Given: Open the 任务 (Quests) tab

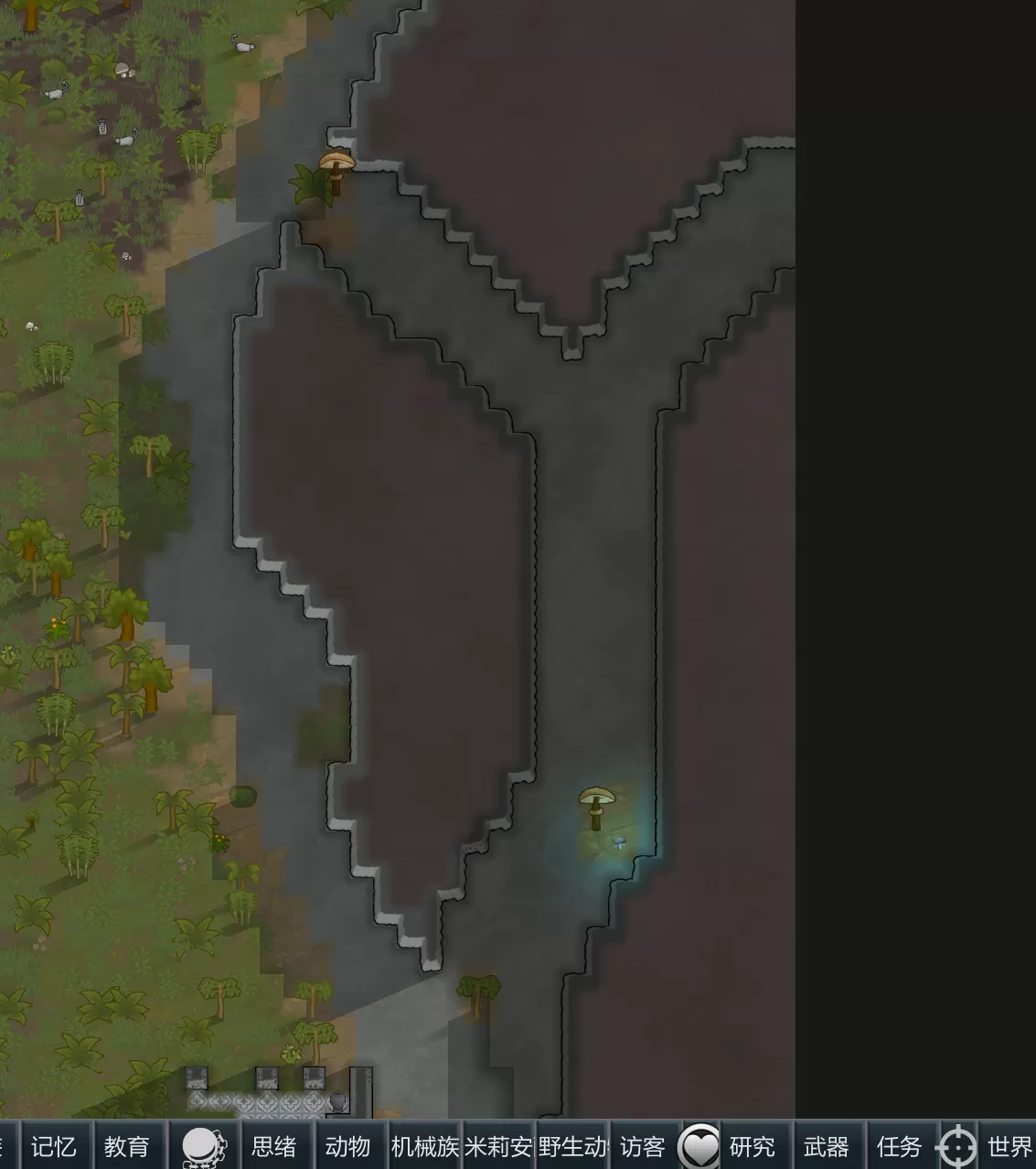Looking at the screenshot, I should pyautogui.click(x=899, y=1146).
